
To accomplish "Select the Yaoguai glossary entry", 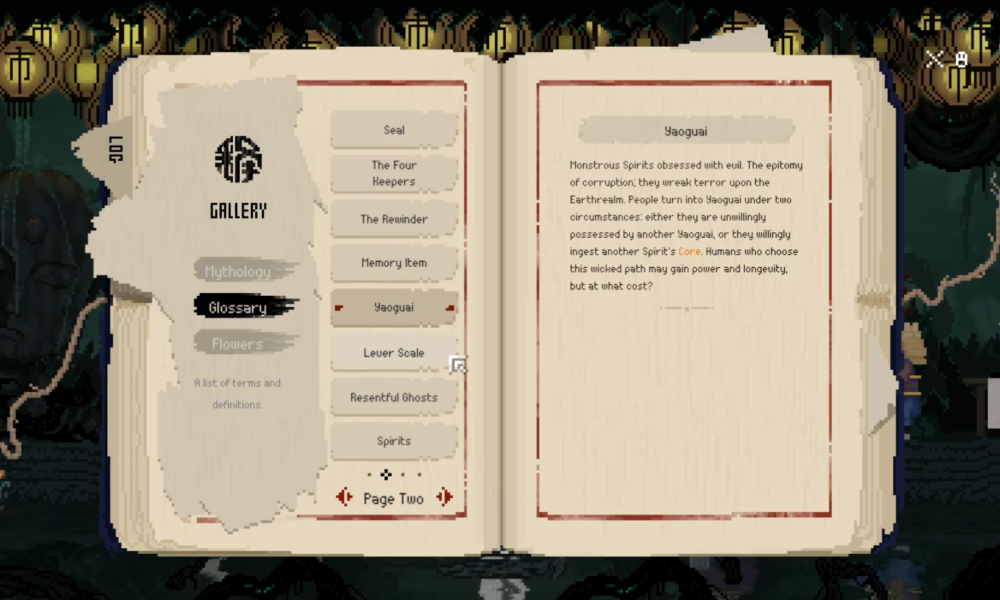I will 394,307.
